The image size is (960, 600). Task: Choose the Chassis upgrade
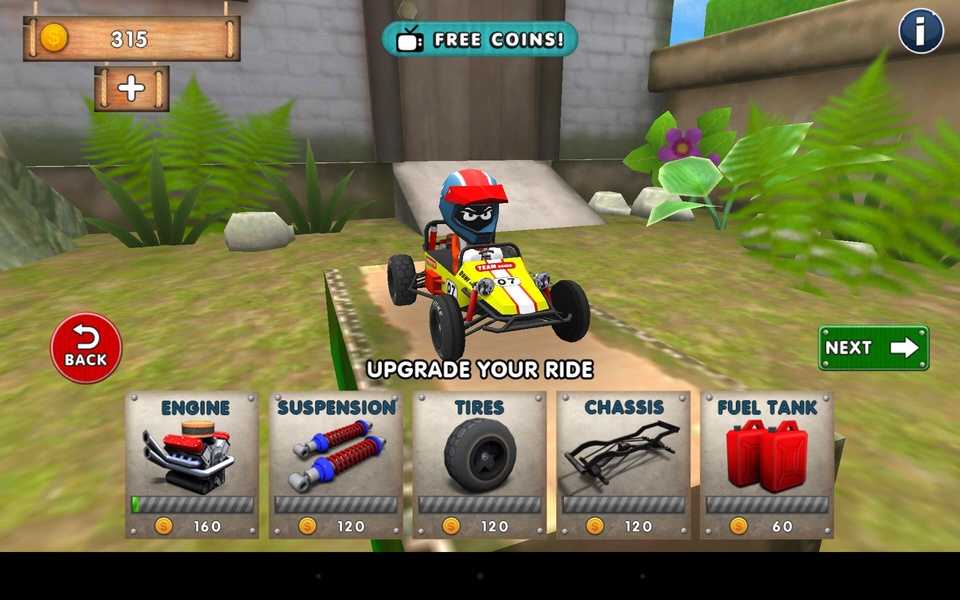[x=624, y=465]
